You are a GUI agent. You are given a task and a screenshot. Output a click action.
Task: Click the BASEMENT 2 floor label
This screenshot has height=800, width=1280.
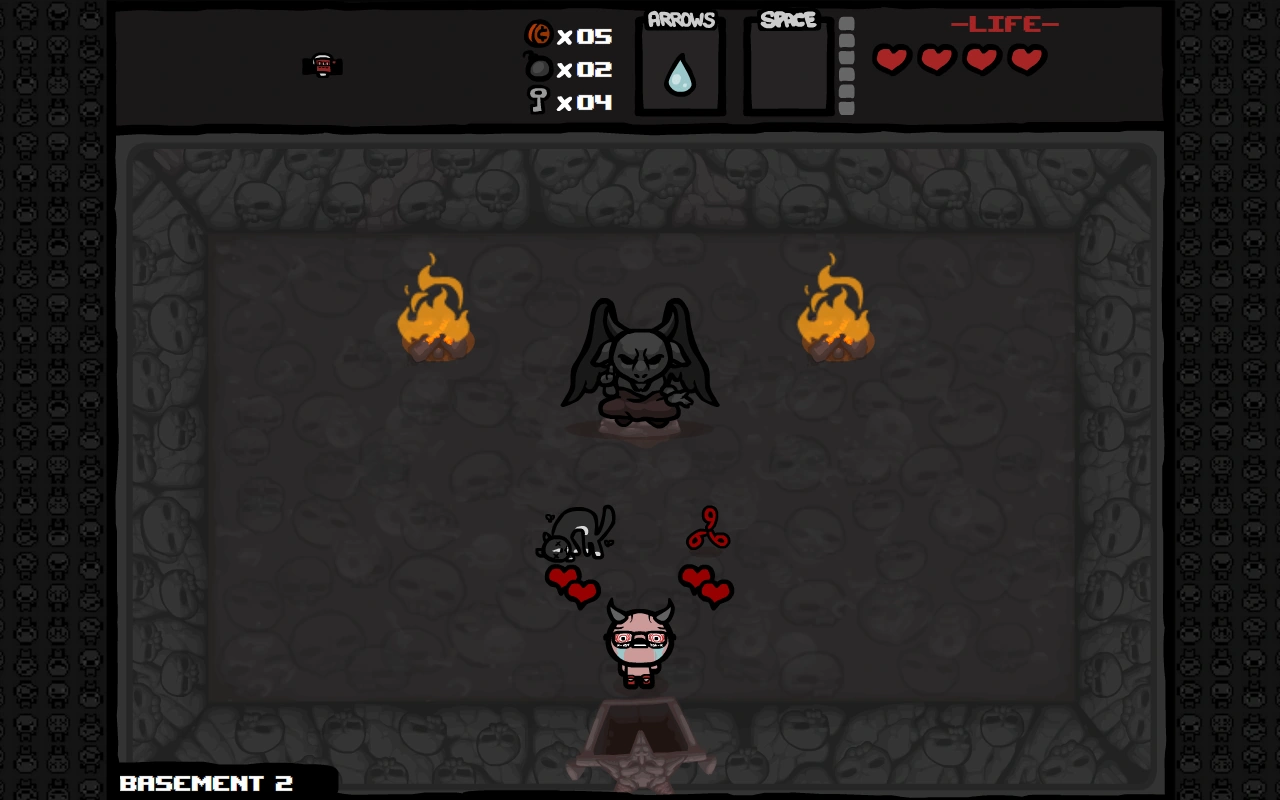205,783
